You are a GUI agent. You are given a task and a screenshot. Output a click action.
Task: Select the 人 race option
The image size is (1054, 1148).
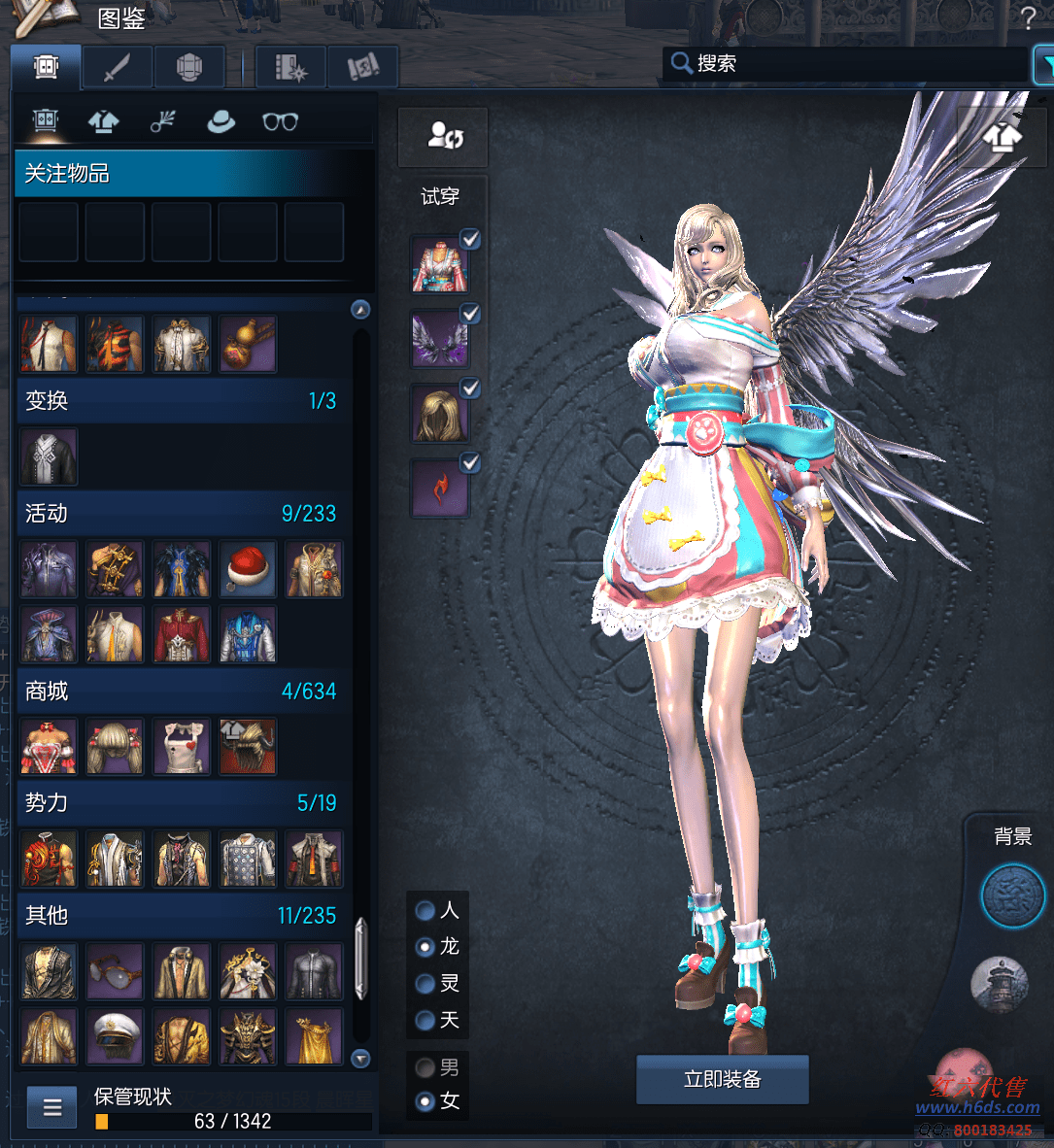click(x=425, y=911)
